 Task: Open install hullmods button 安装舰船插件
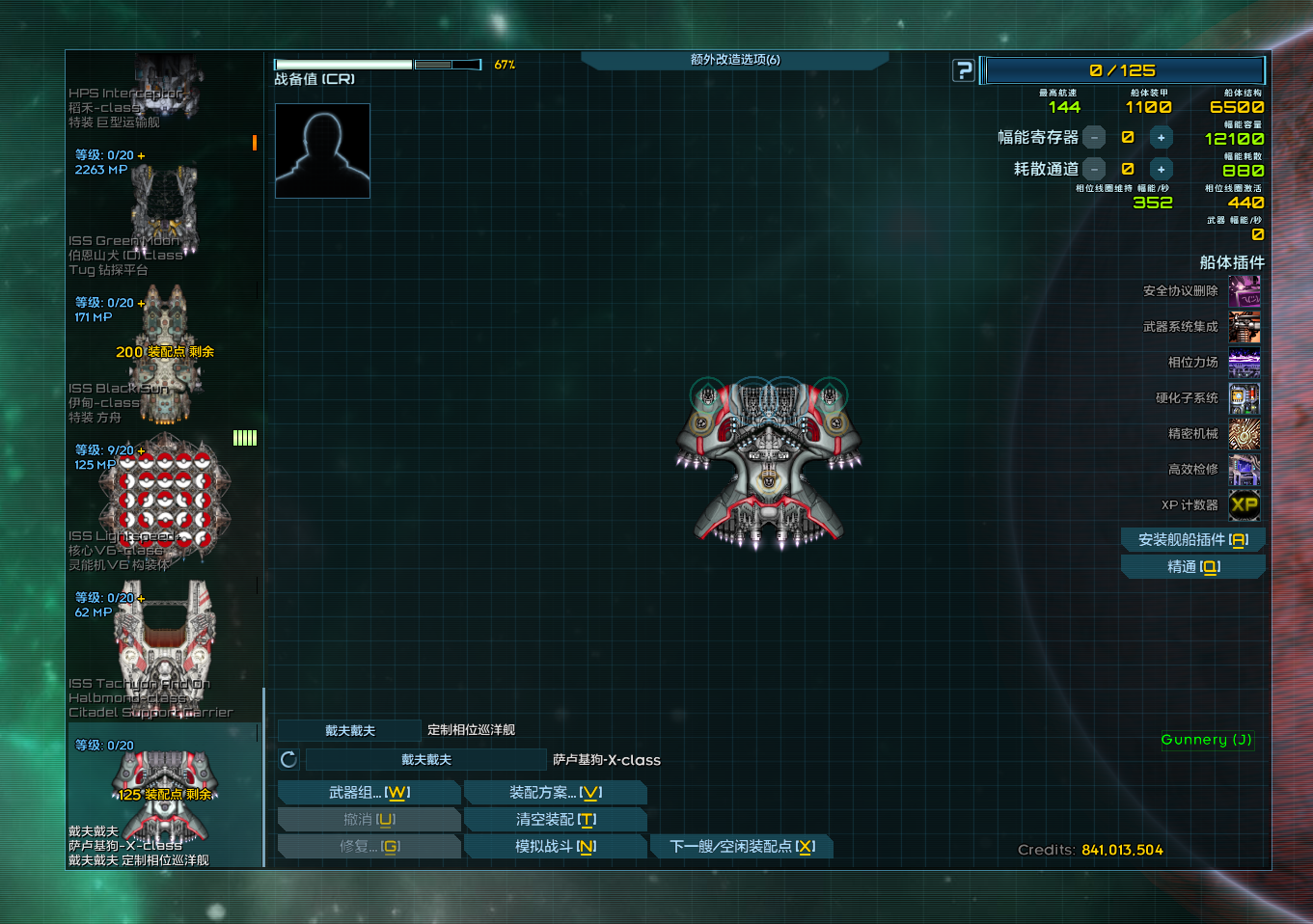[x=1192, y=540]
